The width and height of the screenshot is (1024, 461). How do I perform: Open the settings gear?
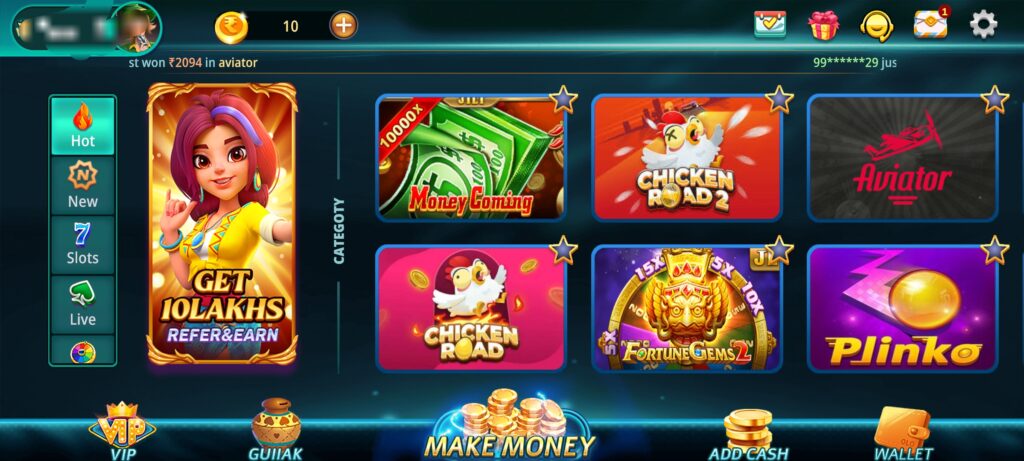click(984, 25)
